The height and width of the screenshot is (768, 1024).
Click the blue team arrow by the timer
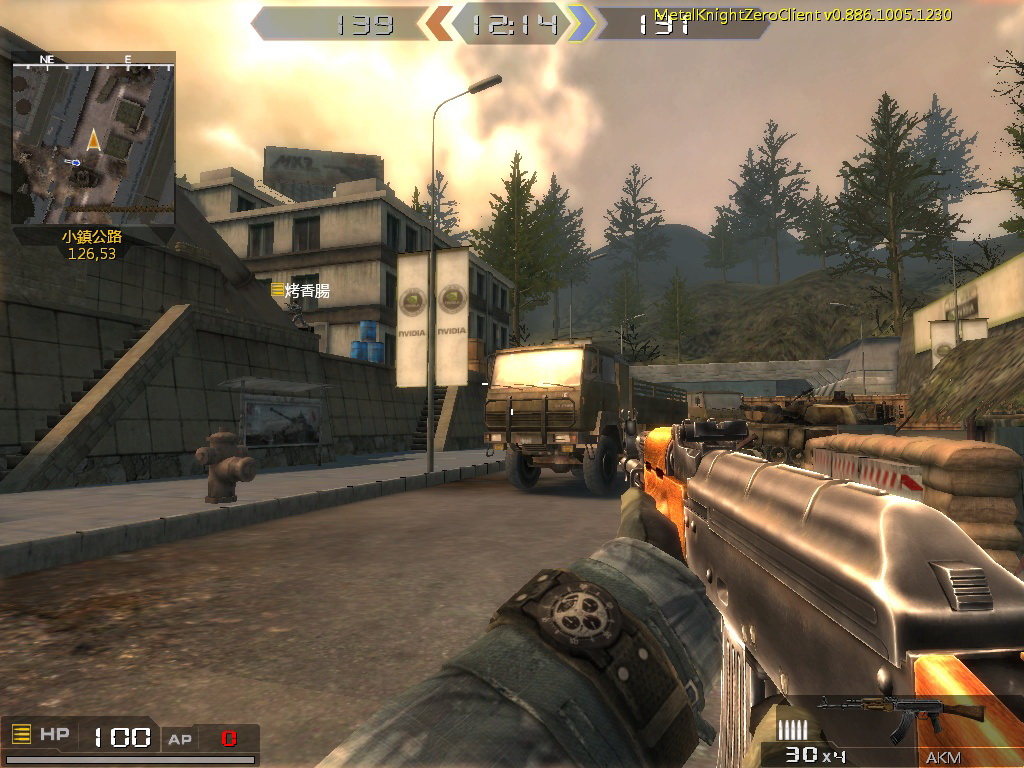pos(581,23)
